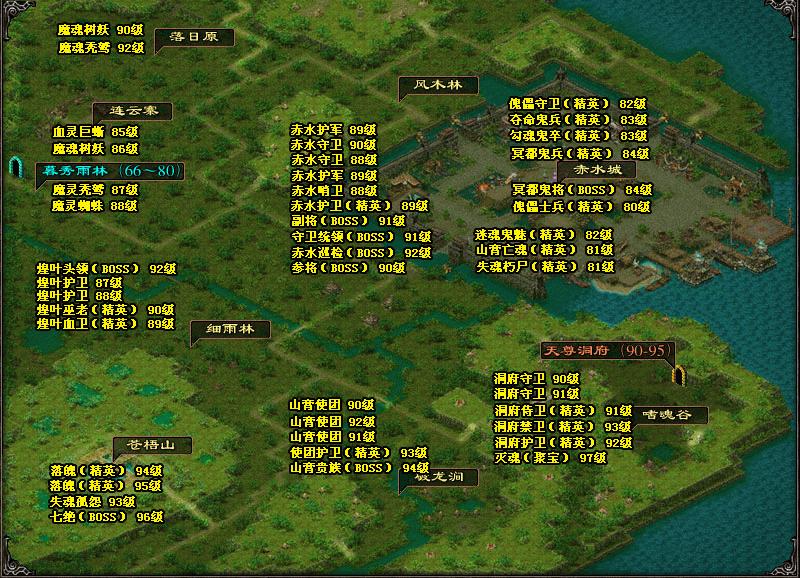Select the 细雨林 location label
Image resolution: width=800 pixels, height=578 pixels.
pos(231,329)
